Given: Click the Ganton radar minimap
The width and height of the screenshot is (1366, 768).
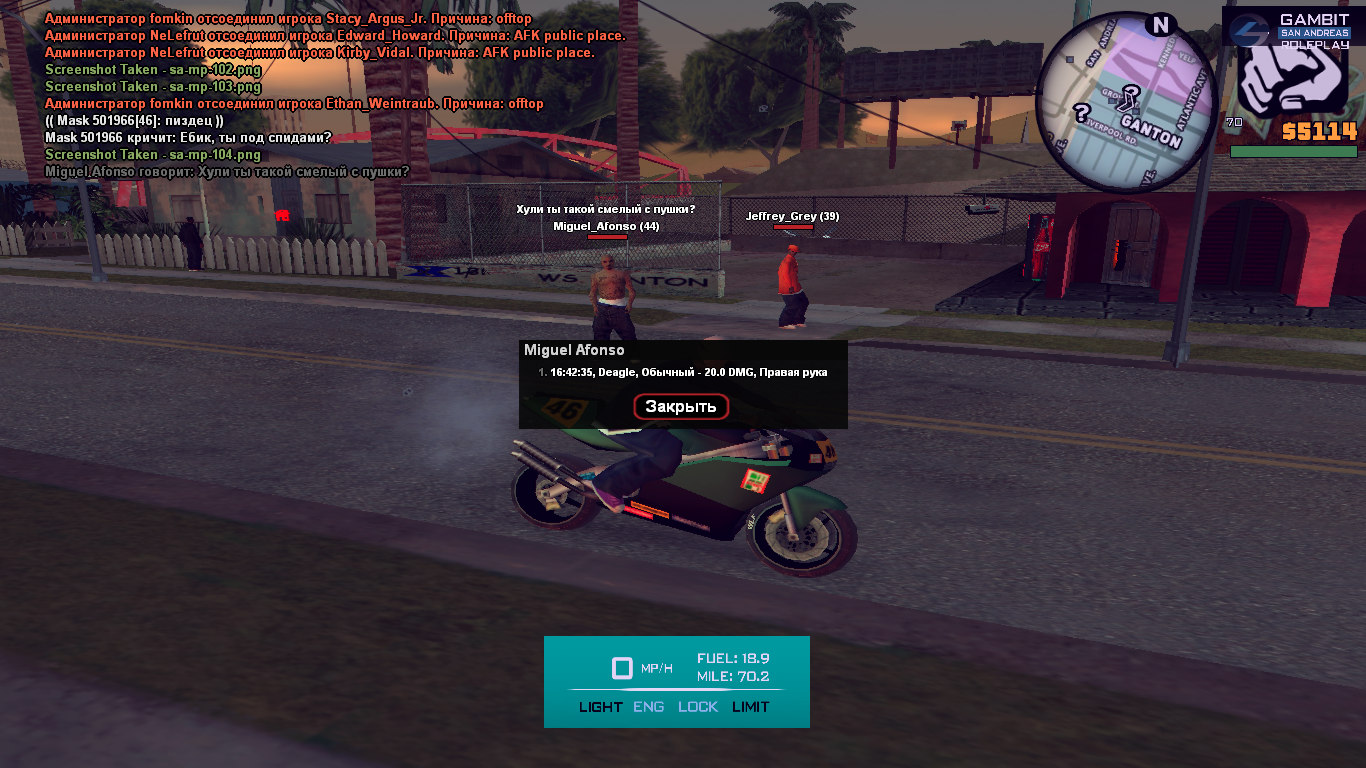Looking at the screenshot, I should [x=1126, y=102].
